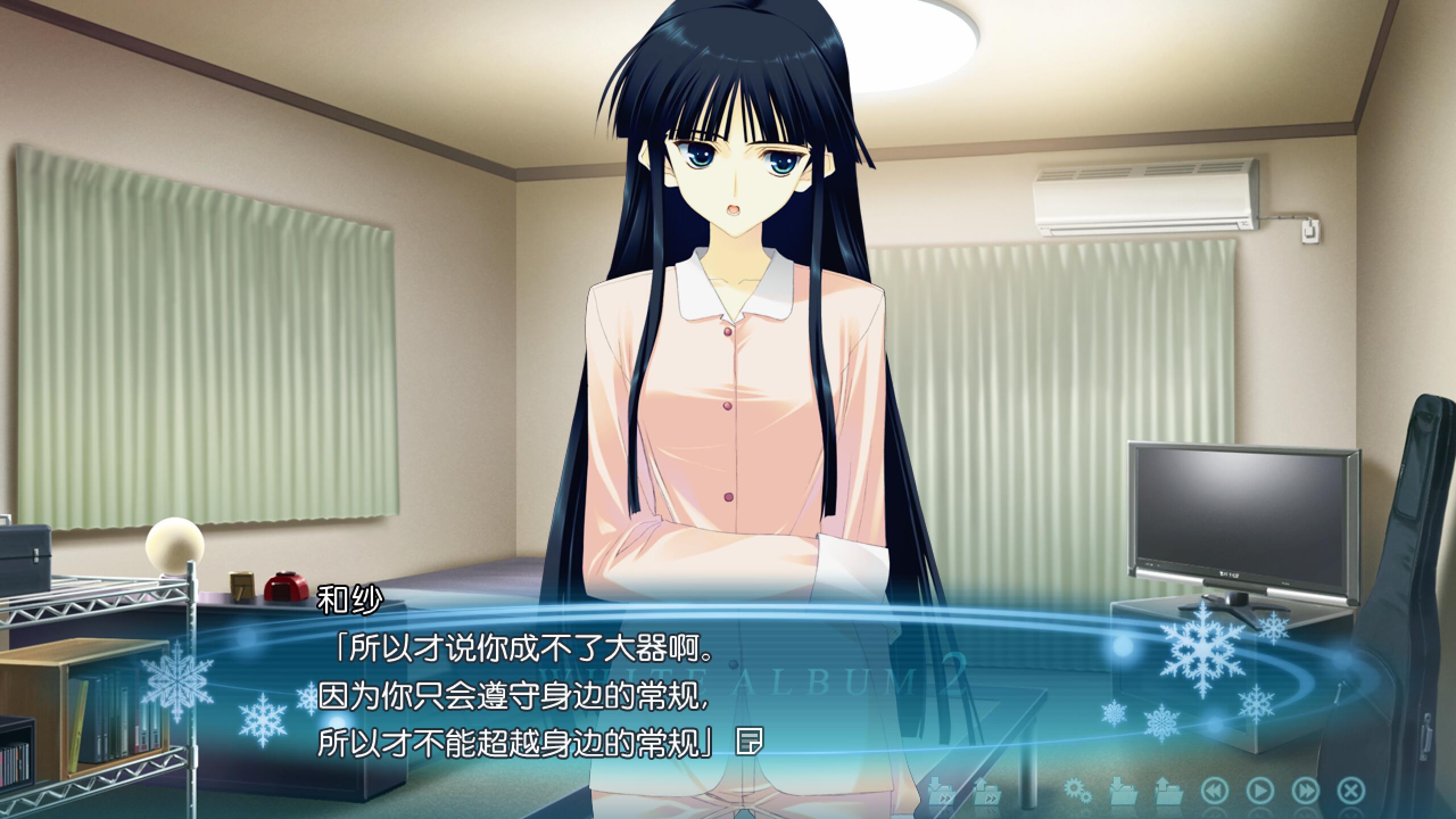Toggle auto-play with the play button
The image size is (1456, 819).
coord(1260,791)
